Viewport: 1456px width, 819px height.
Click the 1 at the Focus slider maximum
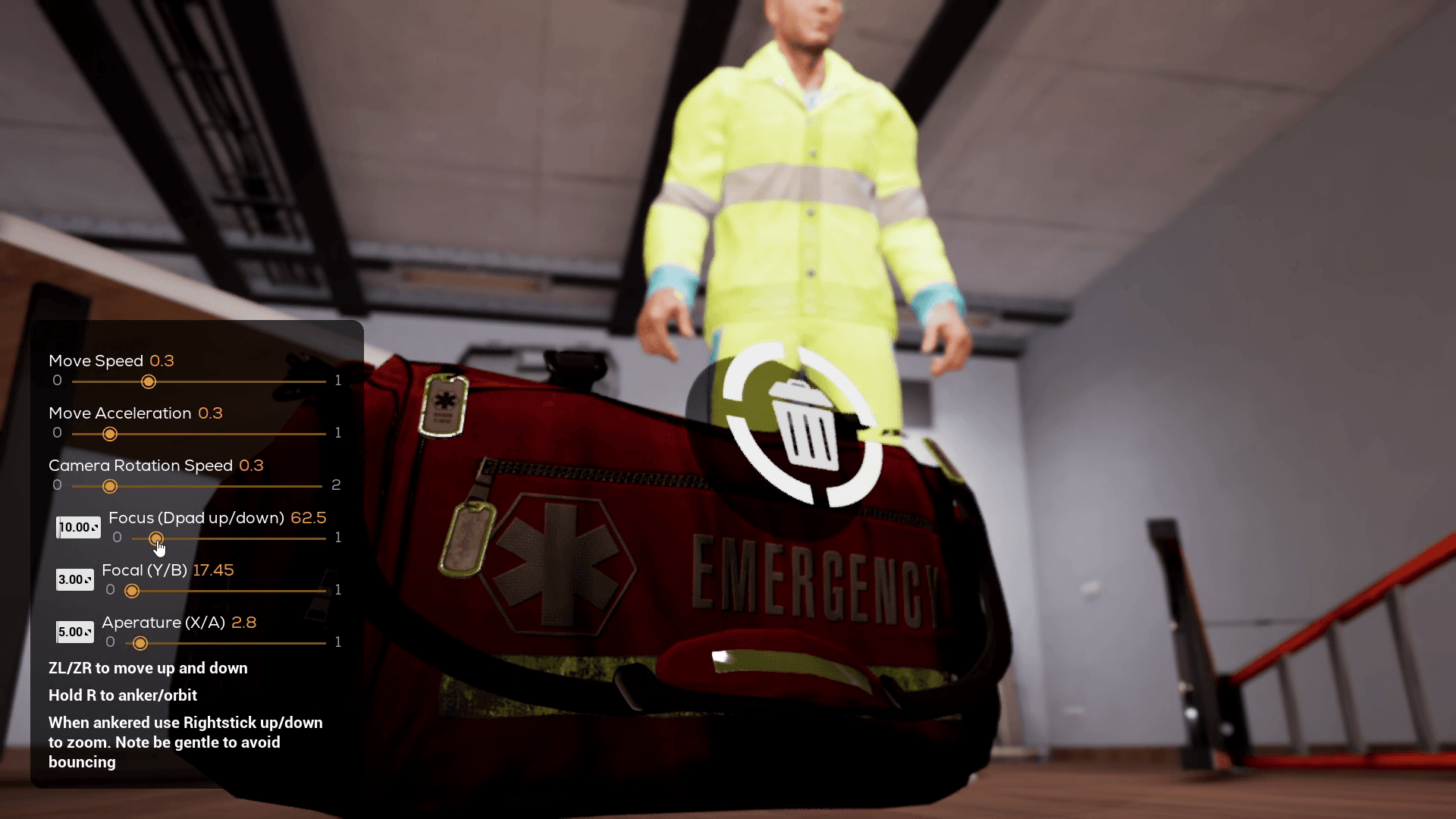[339, 538]
